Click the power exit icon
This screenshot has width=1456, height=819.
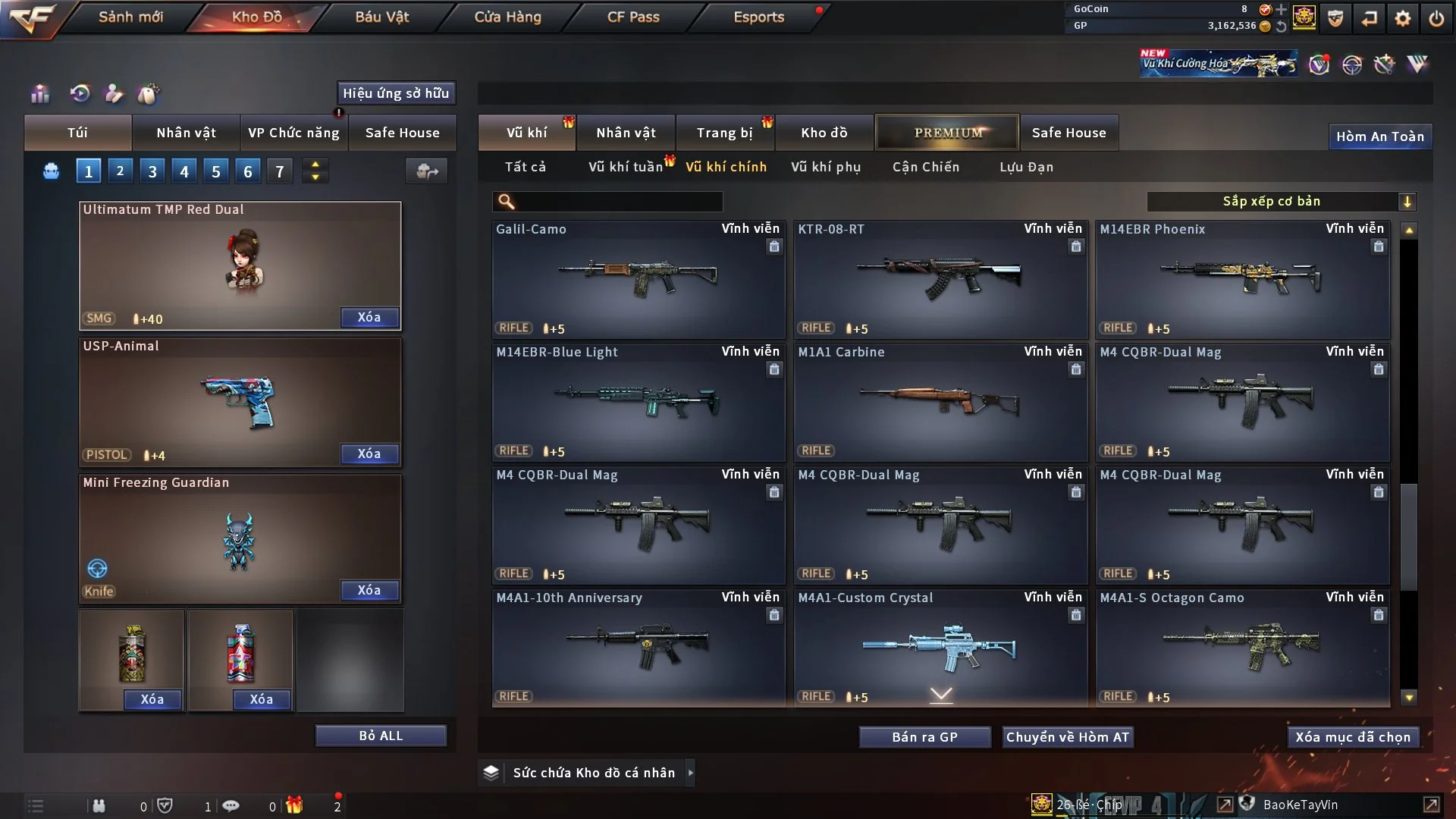click(1436, 18)
